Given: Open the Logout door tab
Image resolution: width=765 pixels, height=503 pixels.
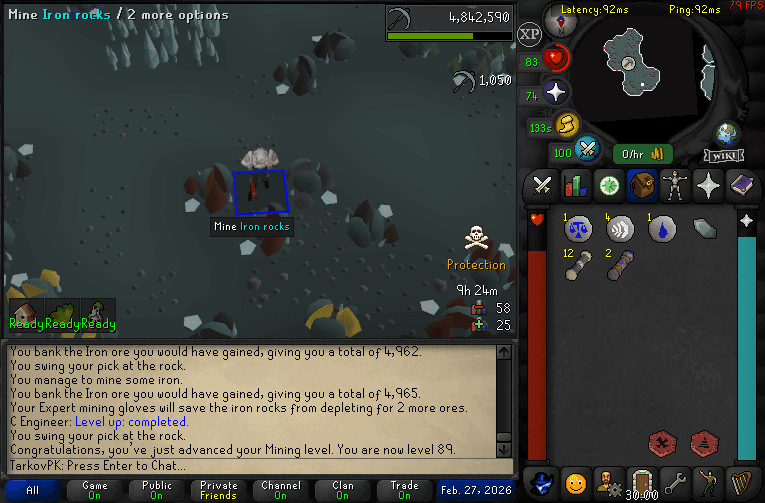Looking at the screenshot, I should 641,481.
